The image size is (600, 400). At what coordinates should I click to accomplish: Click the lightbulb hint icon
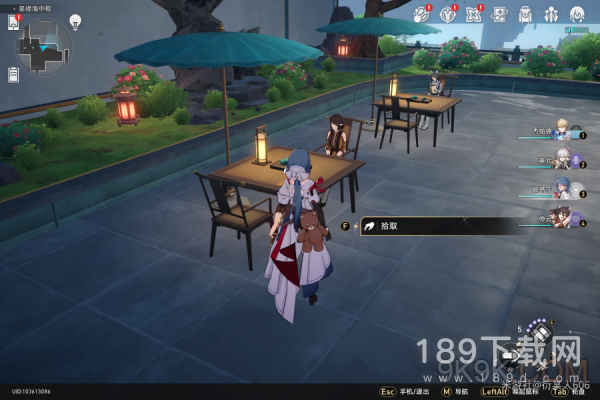point(74,21)
